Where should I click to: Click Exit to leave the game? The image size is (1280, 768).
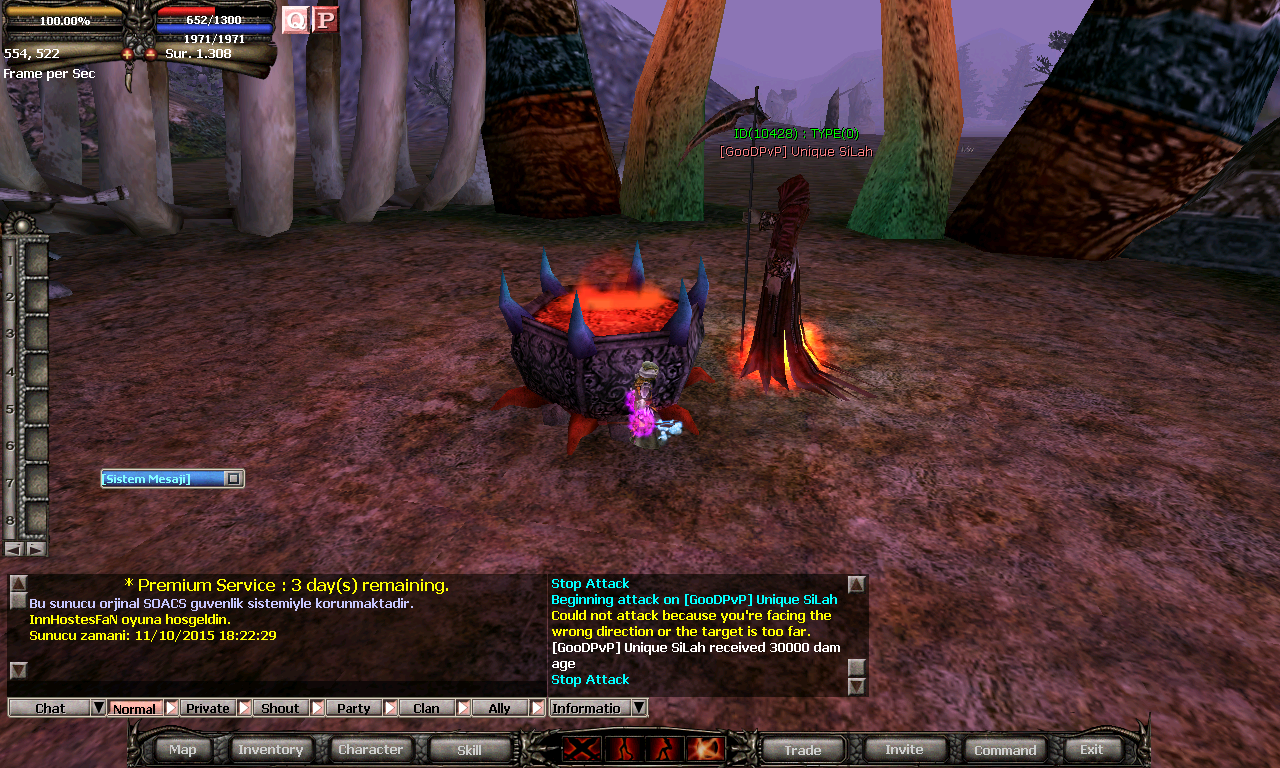(1092, 749)
